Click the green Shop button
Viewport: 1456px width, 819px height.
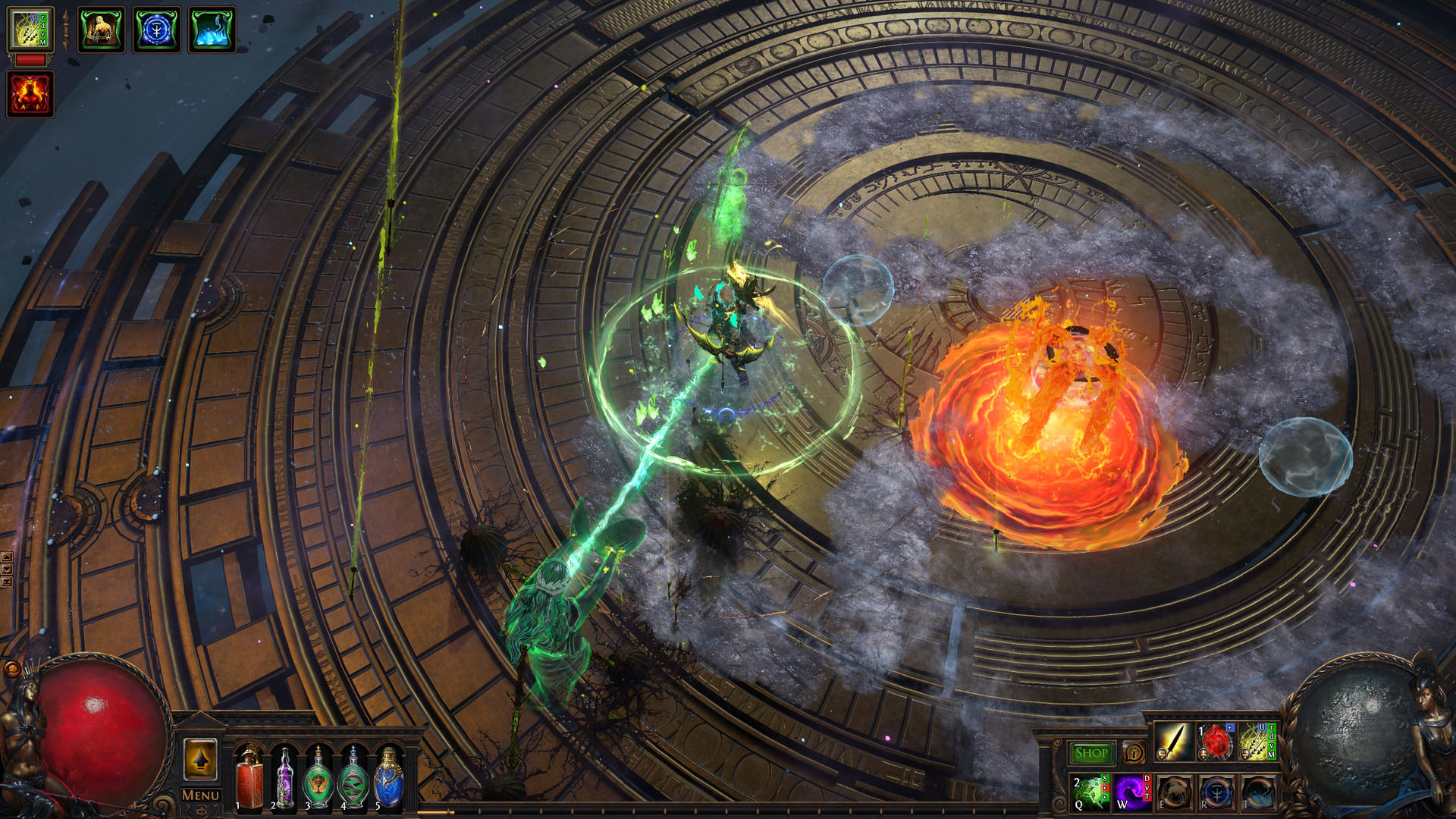[x=1092, y=752]
